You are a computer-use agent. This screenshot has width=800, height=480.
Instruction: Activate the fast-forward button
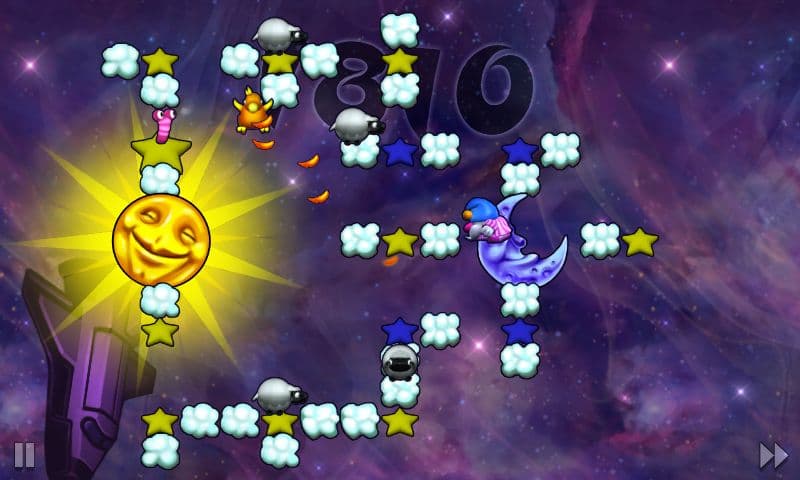773,456
